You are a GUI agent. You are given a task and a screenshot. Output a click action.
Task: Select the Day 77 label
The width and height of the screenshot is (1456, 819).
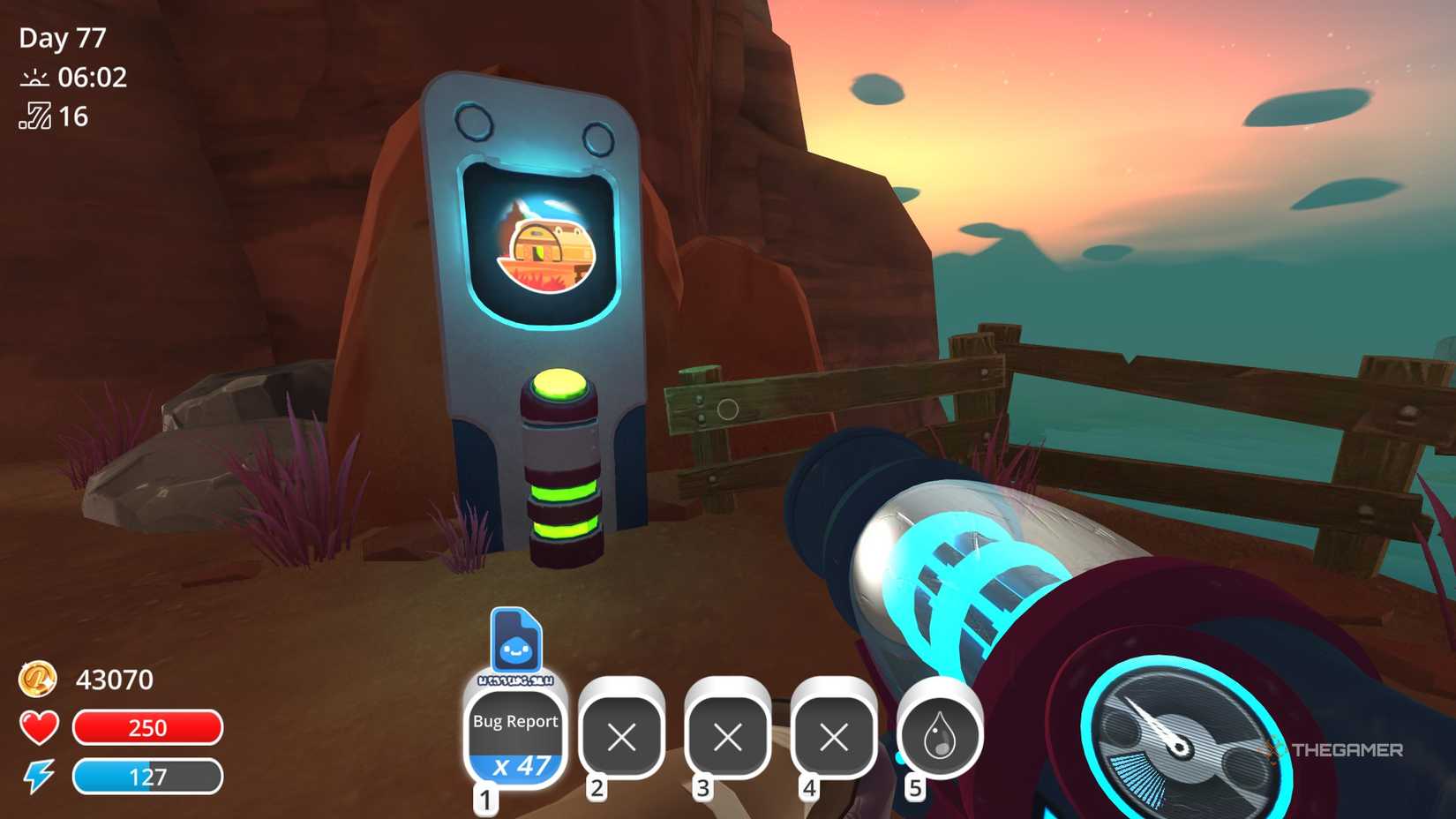coord(62,37)
